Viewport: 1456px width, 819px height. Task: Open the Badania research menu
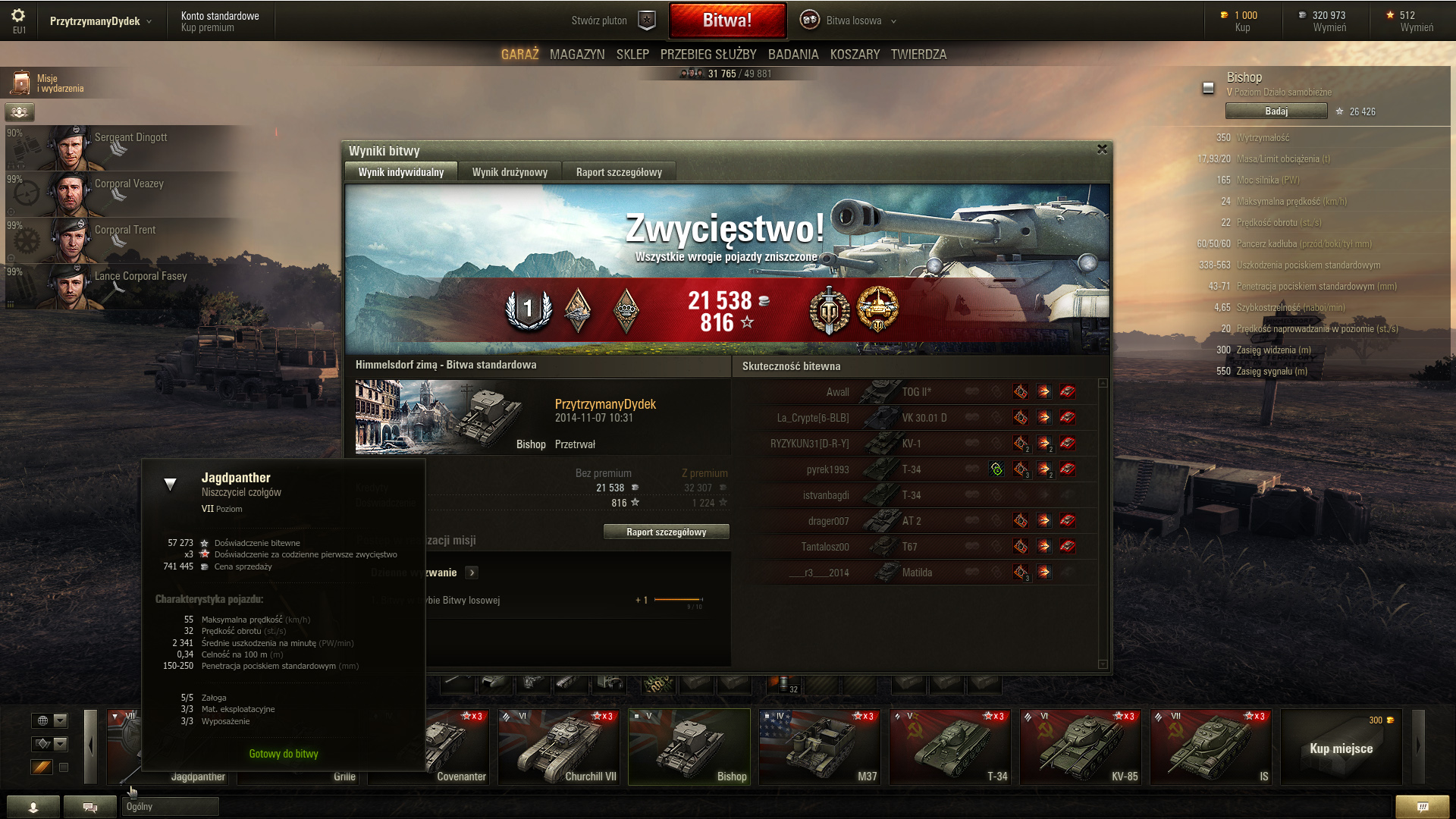click(793, 55)
